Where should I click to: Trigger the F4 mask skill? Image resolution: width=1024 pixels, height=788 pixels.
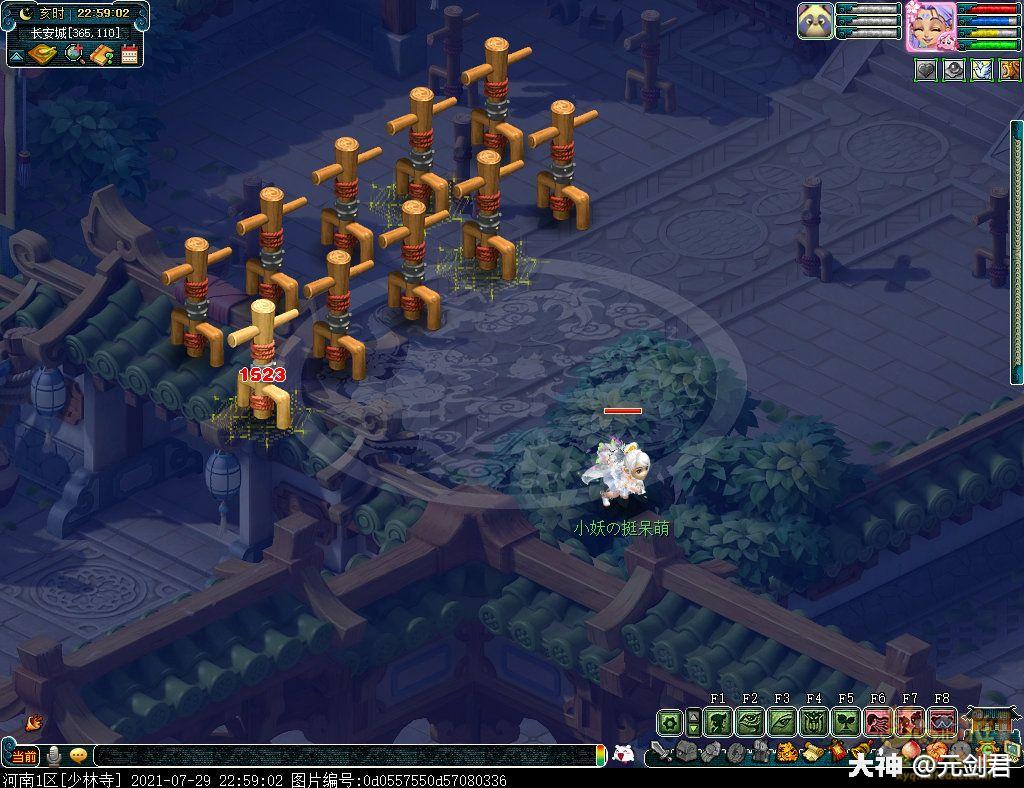pyautogui.click(x=814, y=721)
